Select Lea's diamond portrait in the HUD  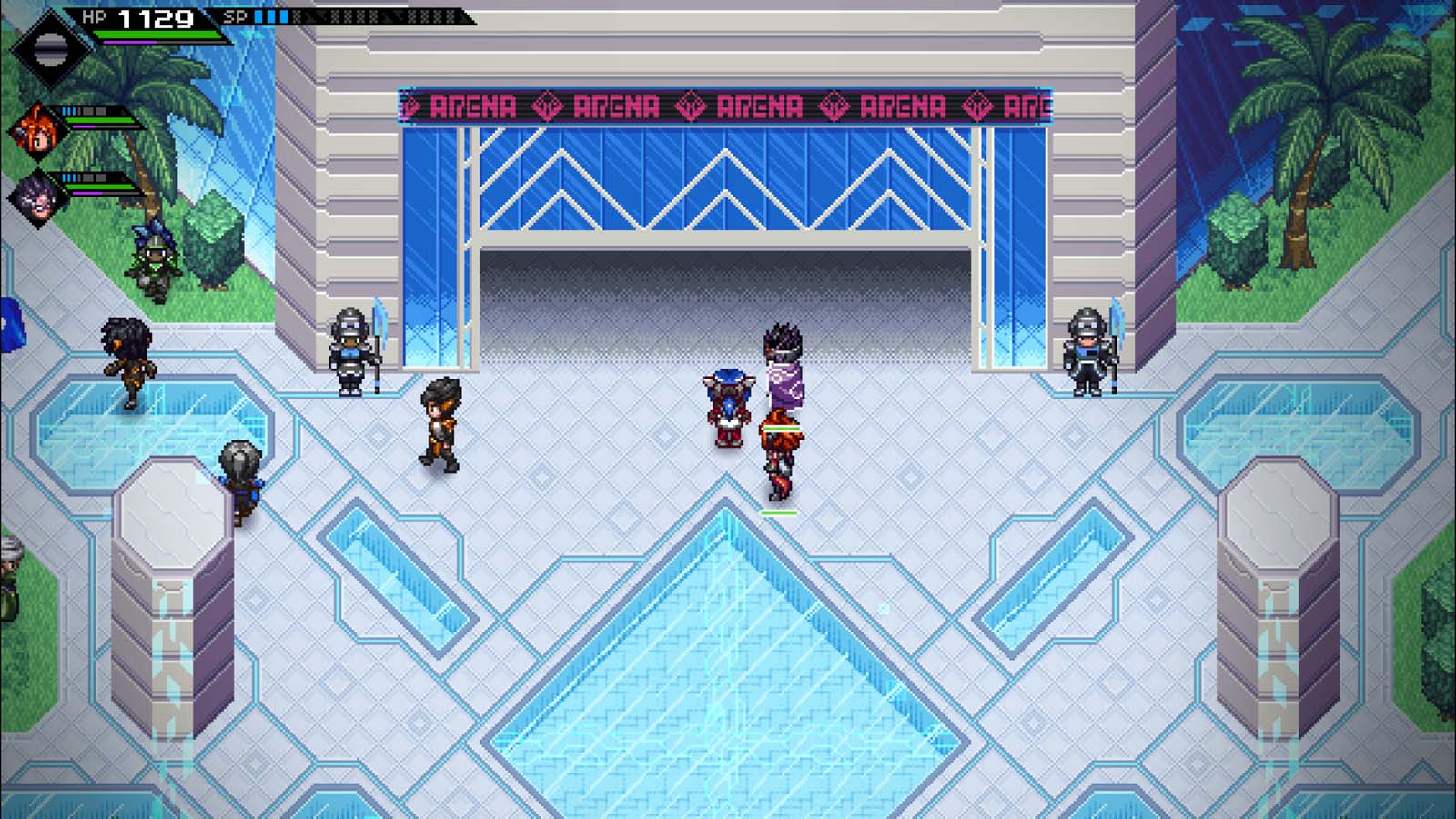click(x=52, y=50)
